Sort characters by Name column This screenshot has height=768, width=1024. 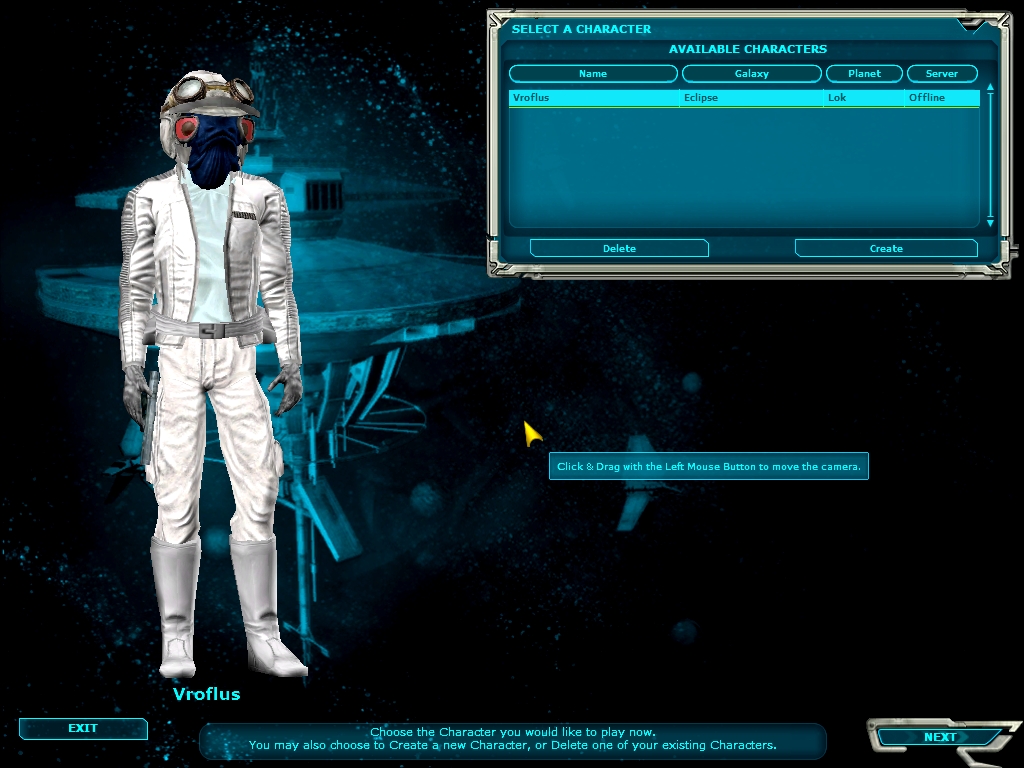(x=593, y=74)
